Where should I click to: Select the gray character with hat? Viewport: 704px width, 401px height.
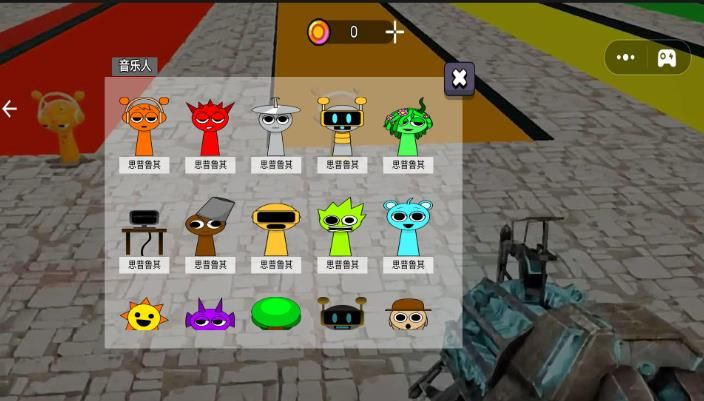click(x=276, y=126)
